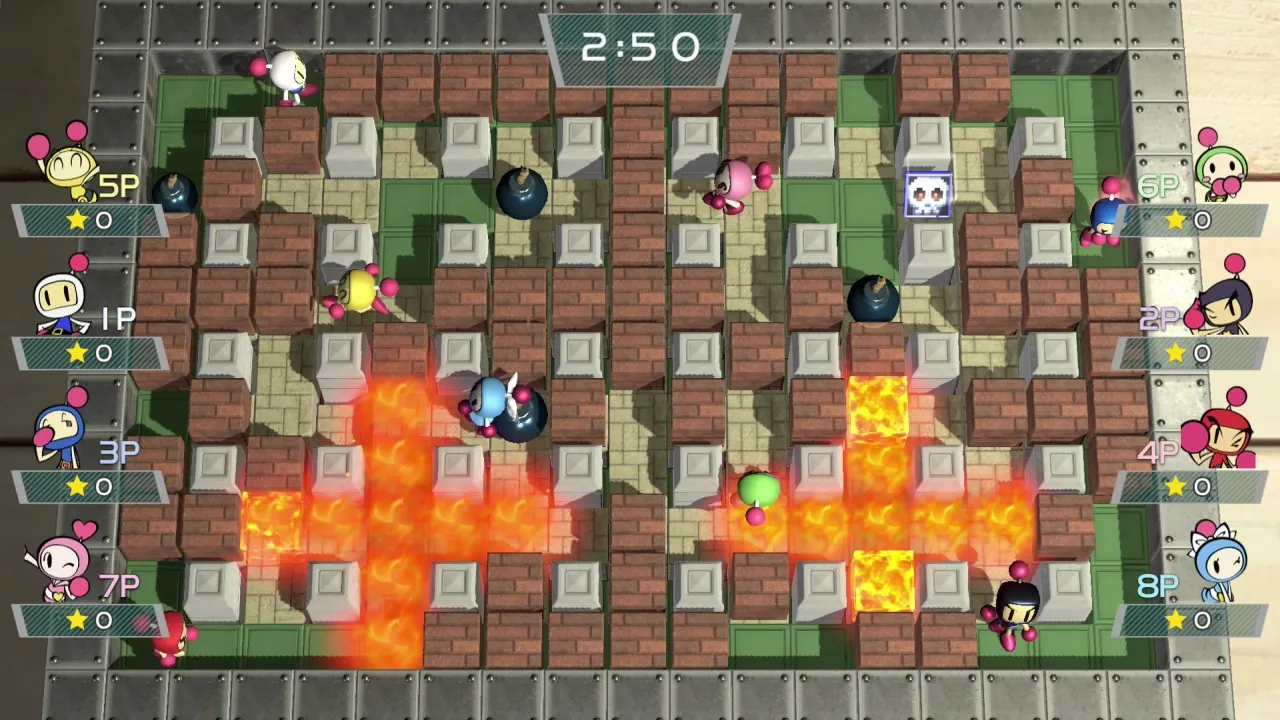Toggle the star score marker beside 1P
Image resolution: width=1280 pixels, height=720 pixels.
(x=78, y=353)
